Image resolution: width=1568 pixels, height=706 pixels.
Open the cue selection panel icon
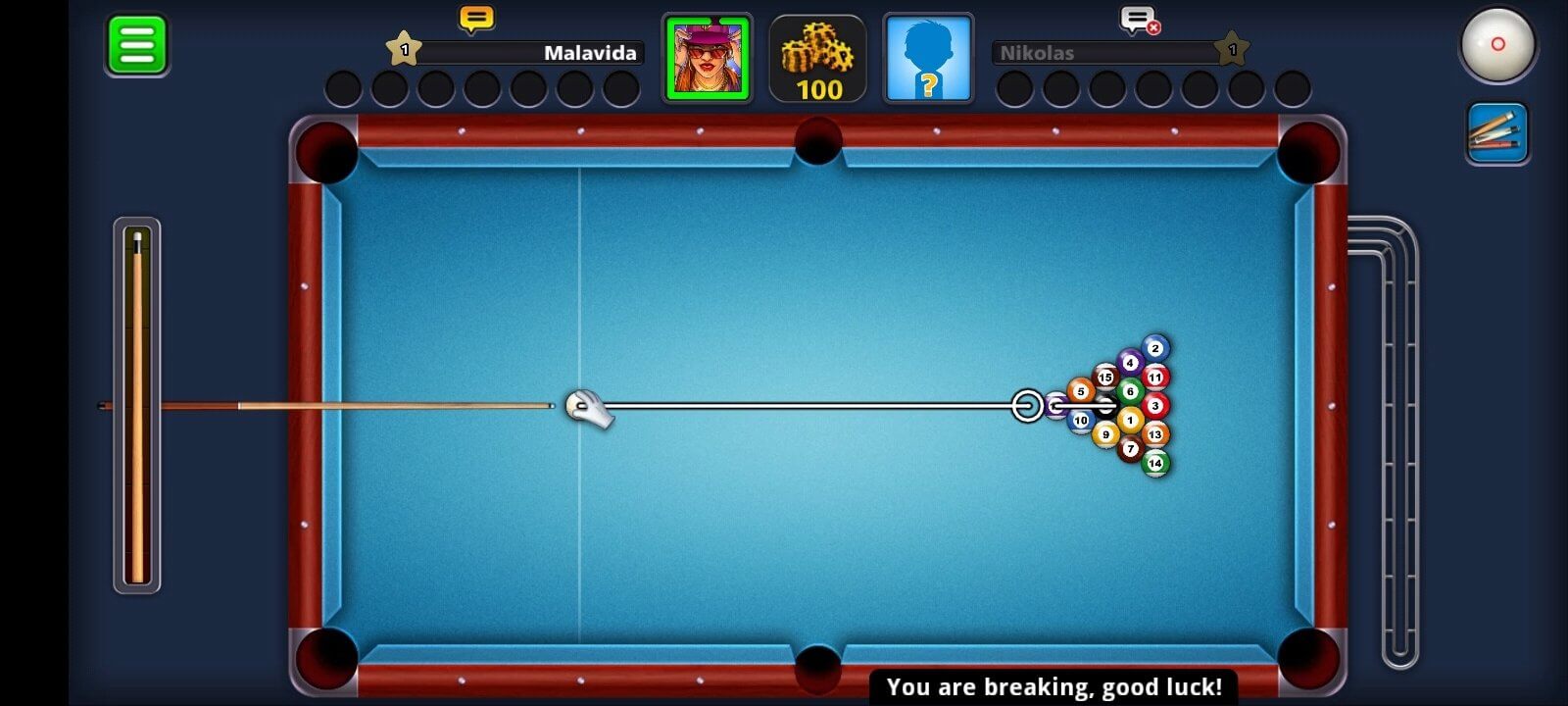point(1497,130)
